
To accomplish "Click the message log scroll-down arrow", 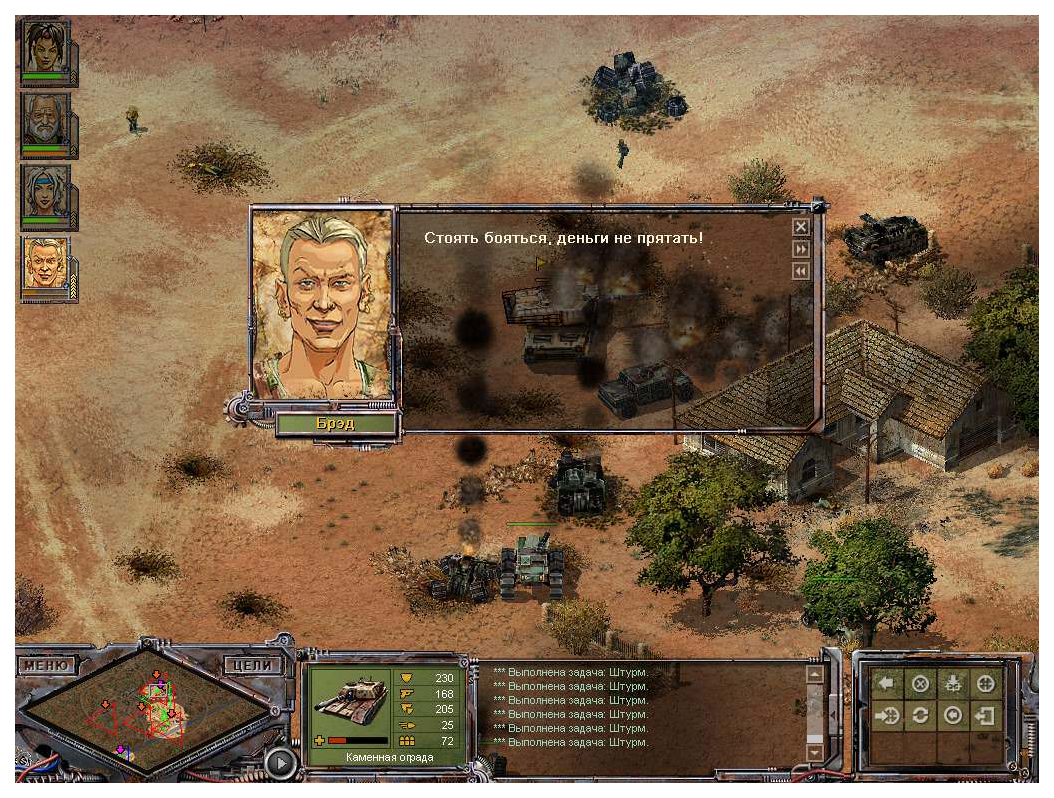I will (814, 752).
